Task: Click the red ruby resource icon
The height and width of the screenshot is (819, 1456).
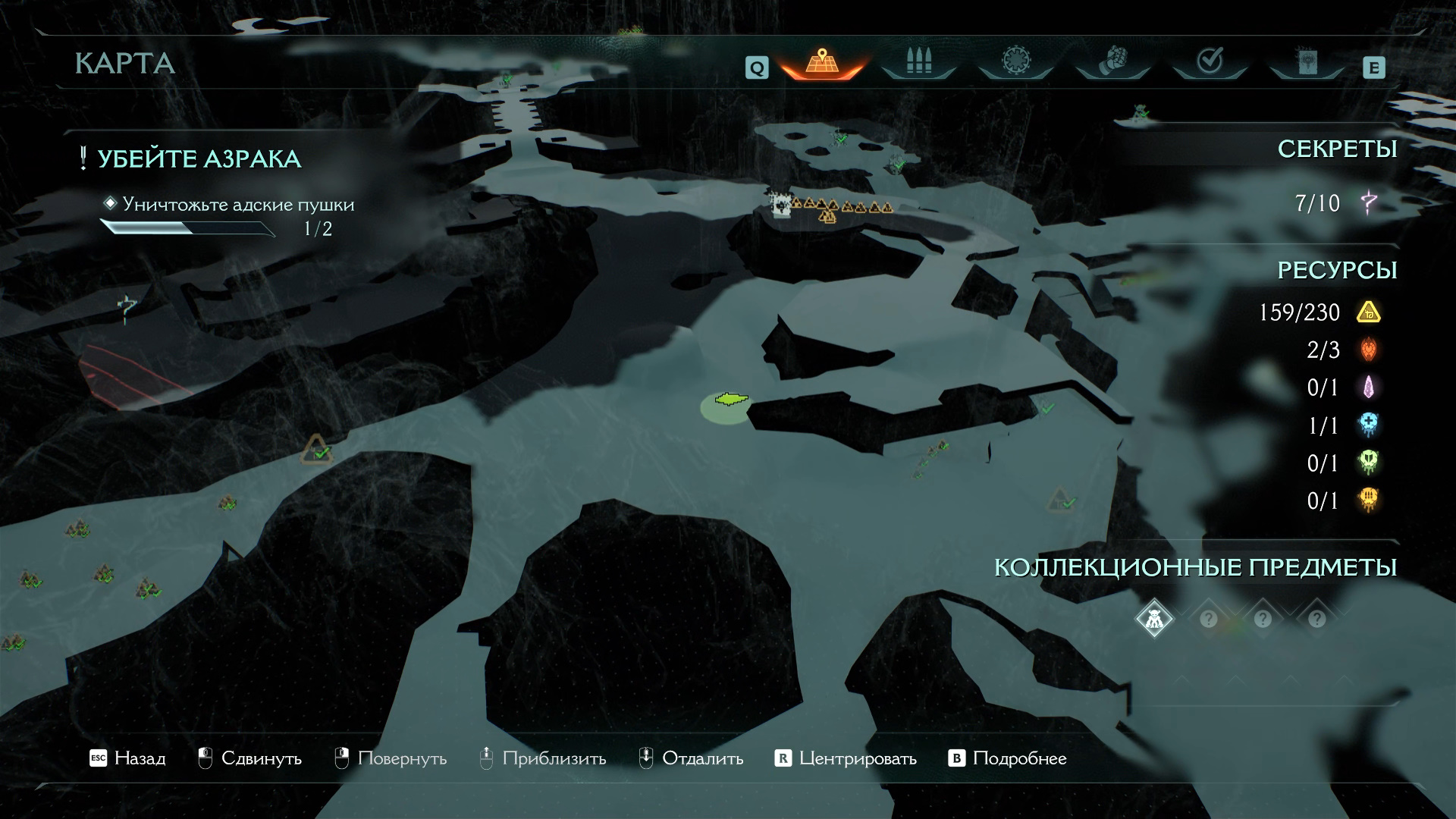Action: click(x=1369, y=350)
